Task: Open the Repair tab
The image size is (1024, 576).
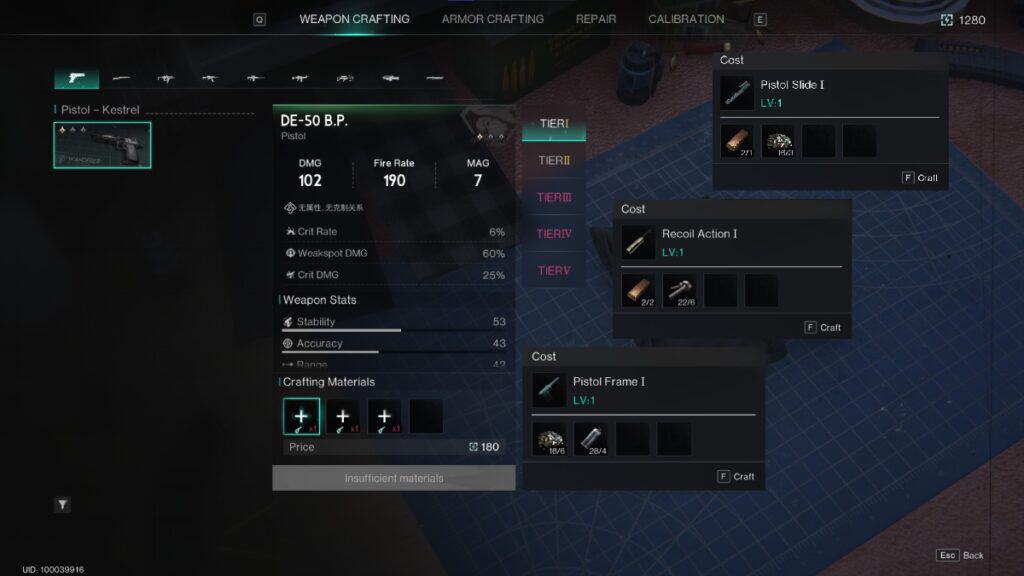Action: coord(596,19)
